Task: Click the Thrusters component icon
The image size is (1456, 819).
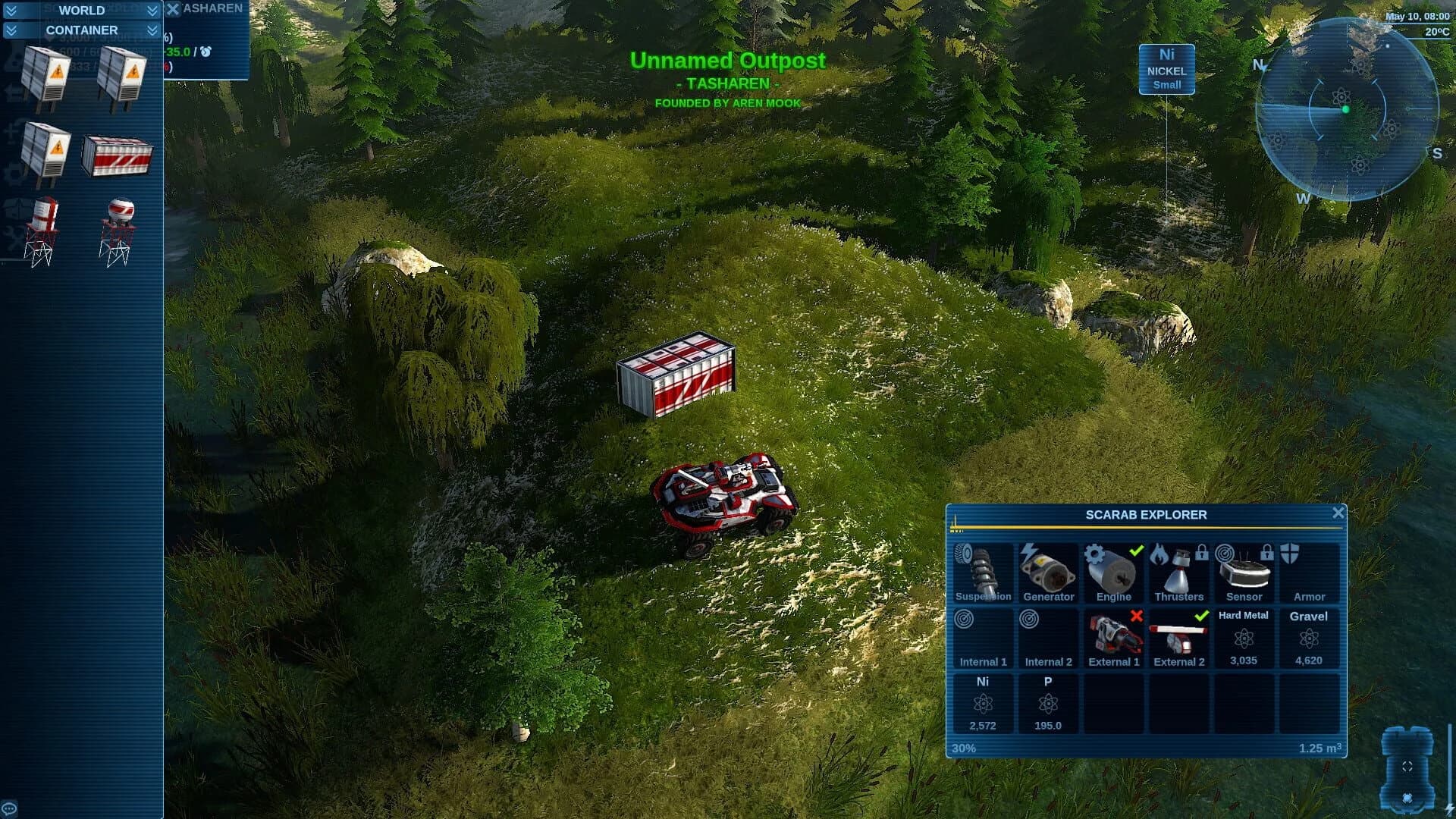Action: pos(1178,573)
